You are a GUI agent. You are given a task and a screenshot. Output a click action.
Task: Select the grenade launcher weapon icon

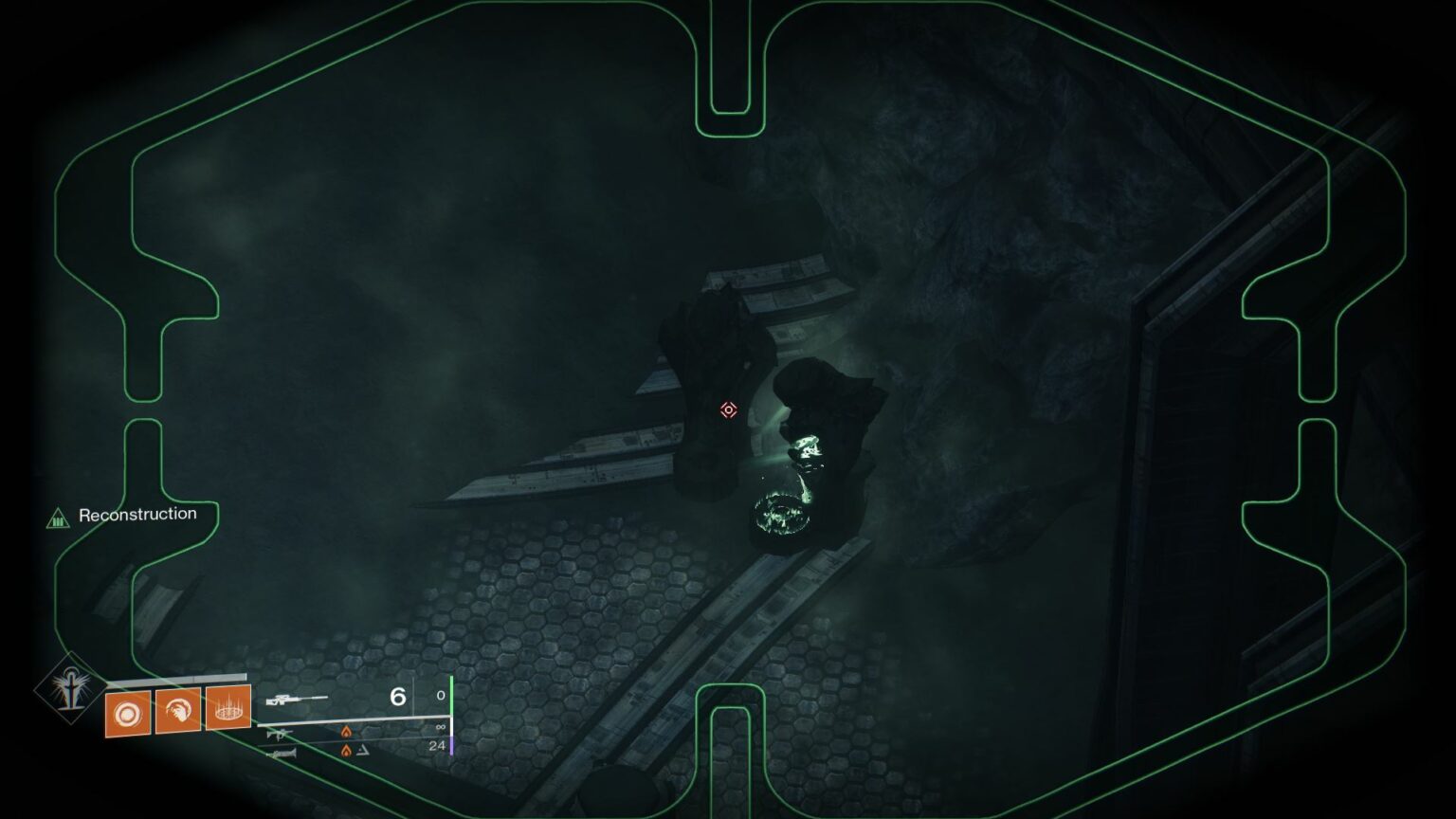click(282, 753)
